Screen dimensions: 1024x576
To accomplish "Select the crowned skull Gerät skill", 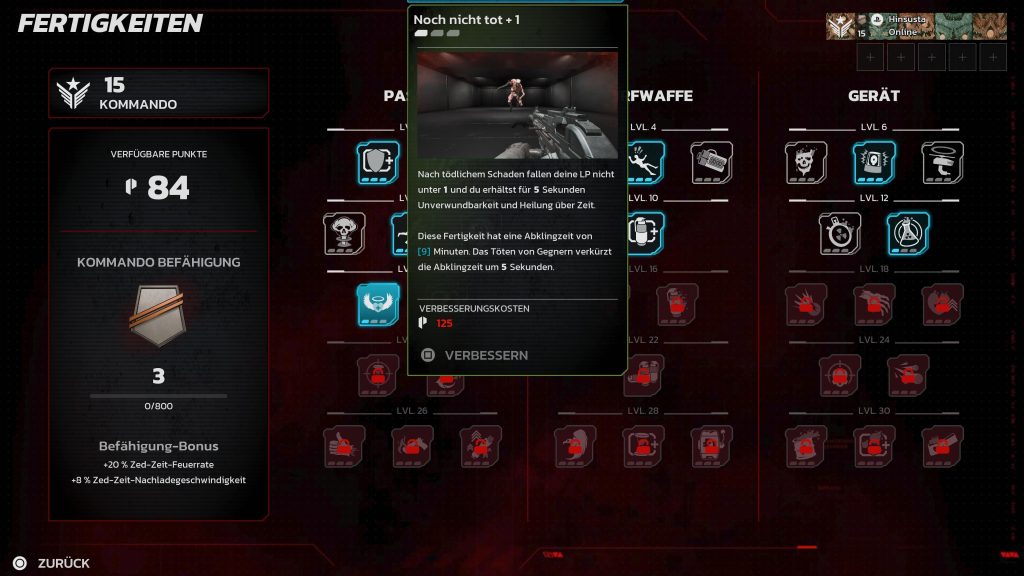I will (806, 162).
